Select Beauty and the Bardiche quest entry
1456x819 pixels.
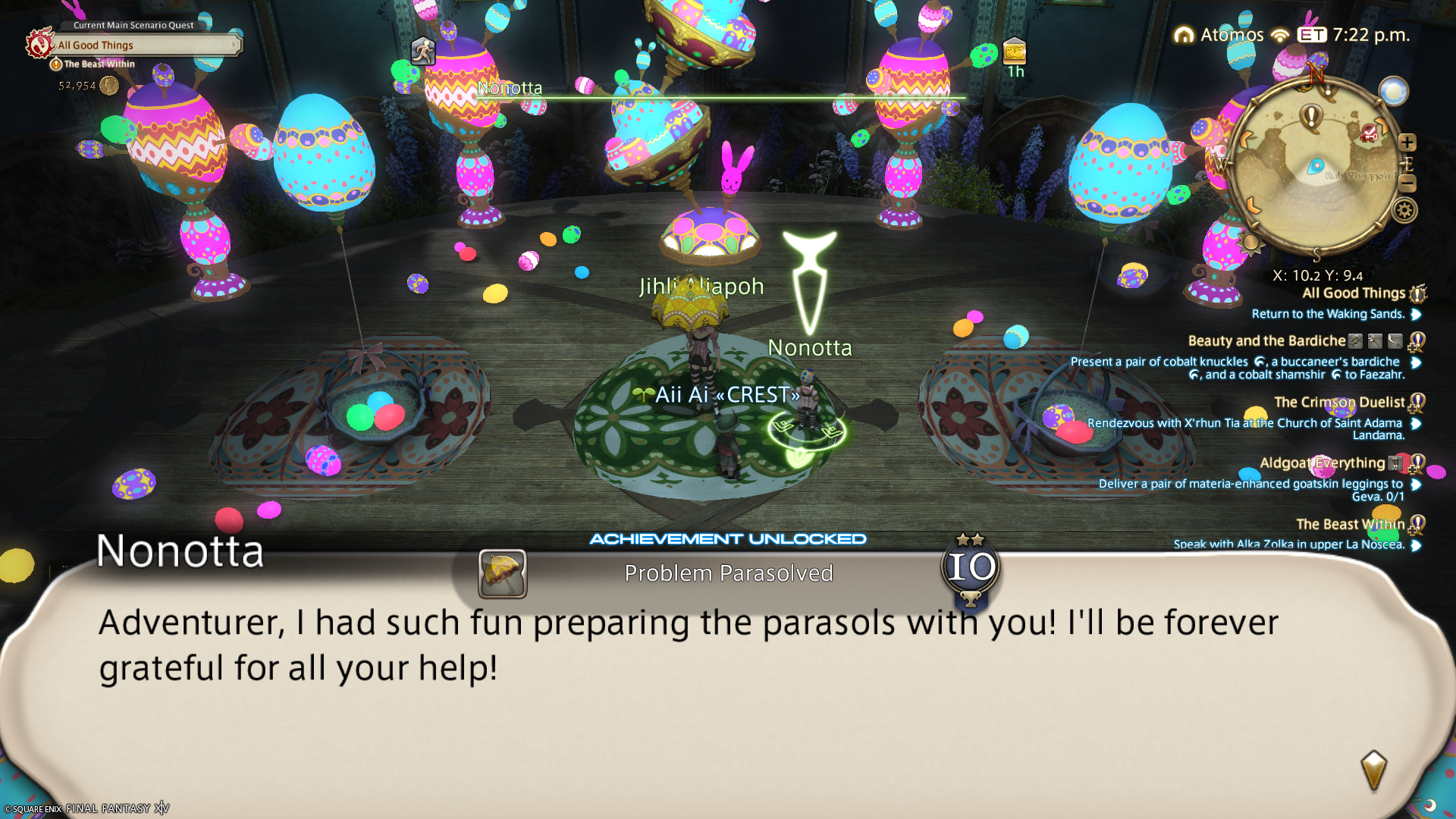[1266, 341]
